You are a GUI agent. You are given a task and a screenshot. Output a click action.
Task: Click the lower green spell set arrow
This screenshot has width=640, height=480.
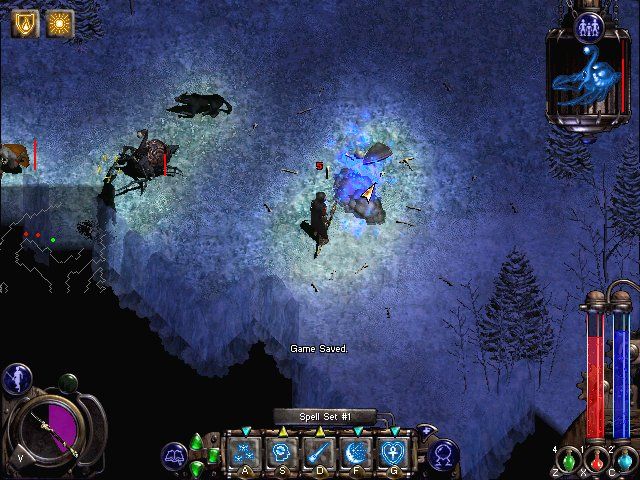197,466
